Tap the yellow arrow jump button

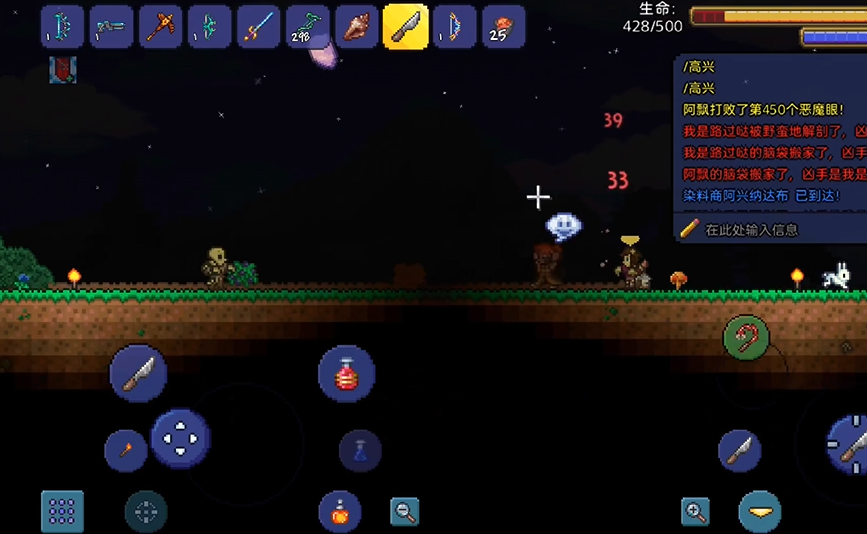pos(760,511)
